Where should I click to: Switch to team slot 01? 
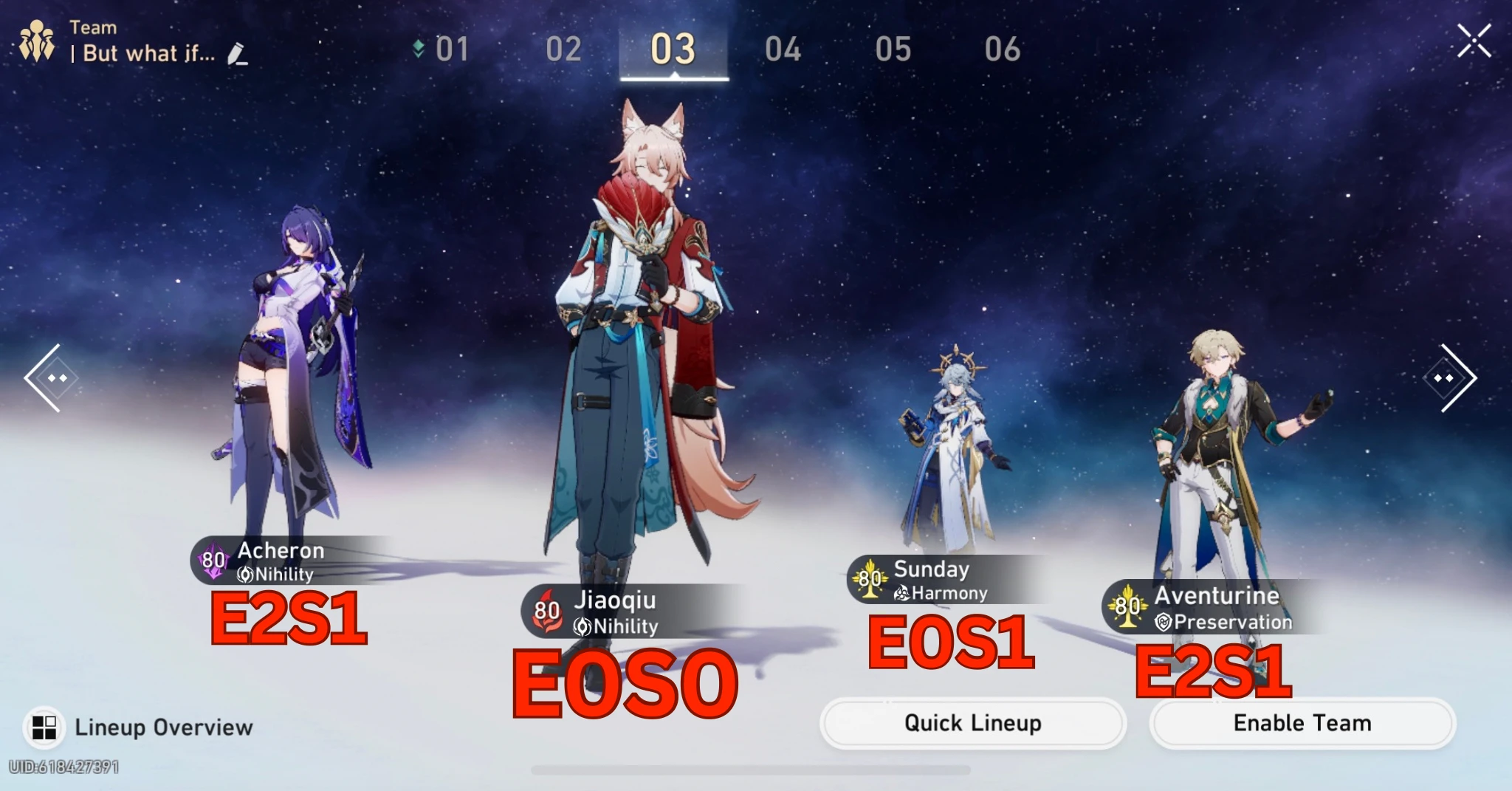453,48
